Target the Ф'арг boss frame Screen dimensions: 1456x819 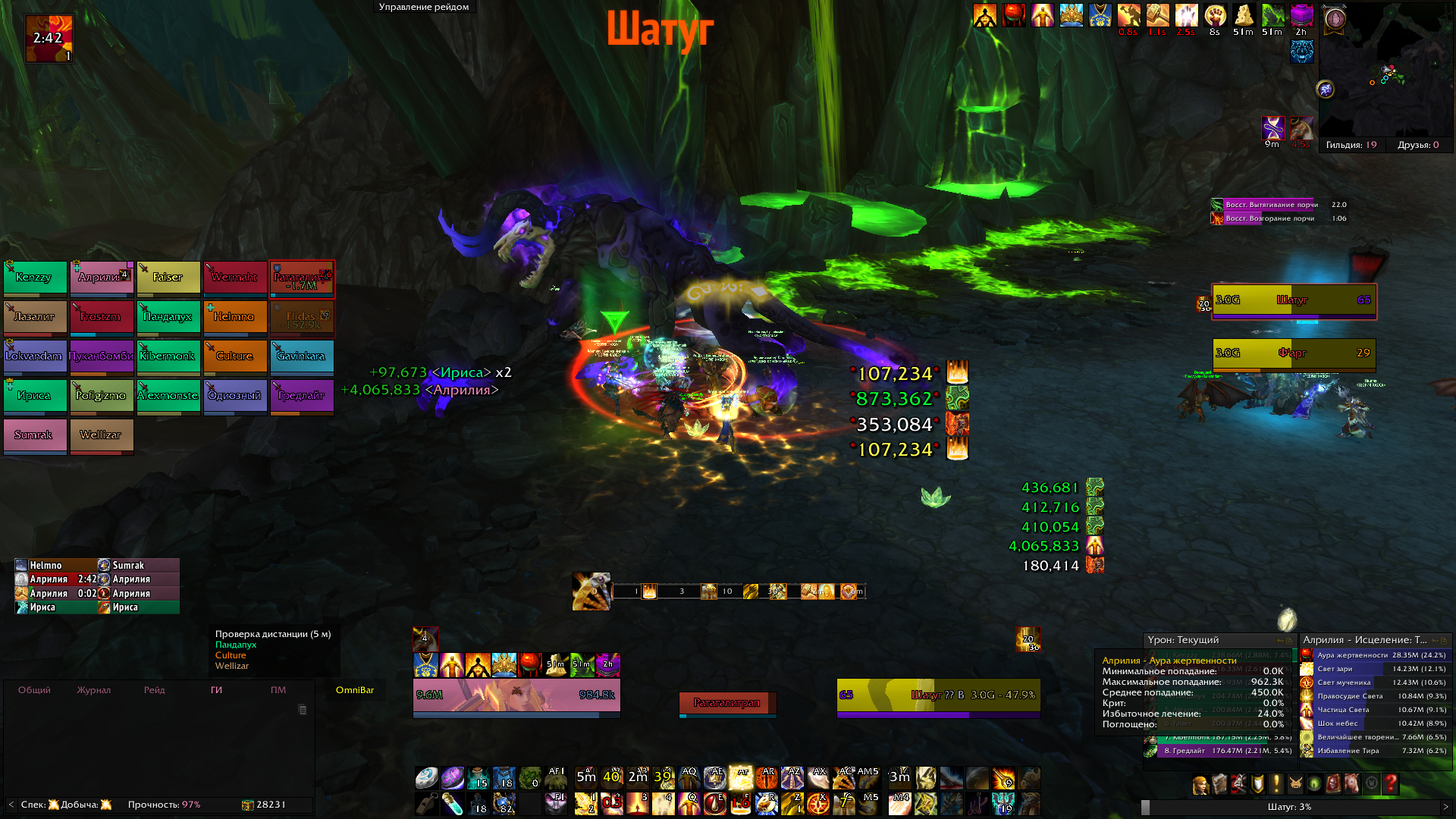(1294, 353)
